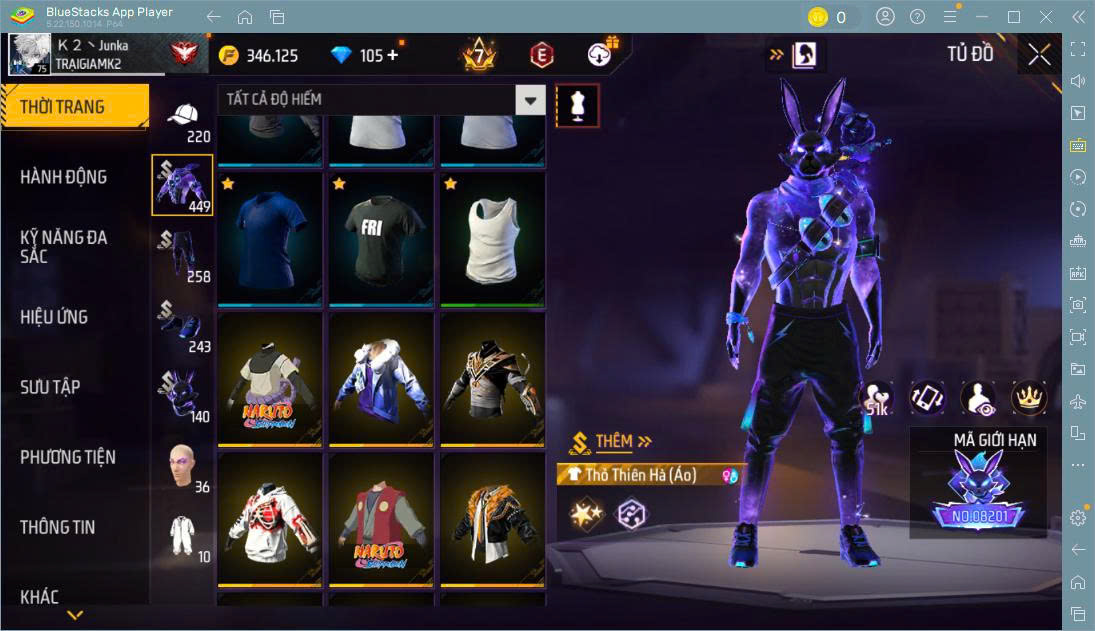1095x631 pixels.
Task: Open the THÔNG TIN tab
Action: [58, 527]
